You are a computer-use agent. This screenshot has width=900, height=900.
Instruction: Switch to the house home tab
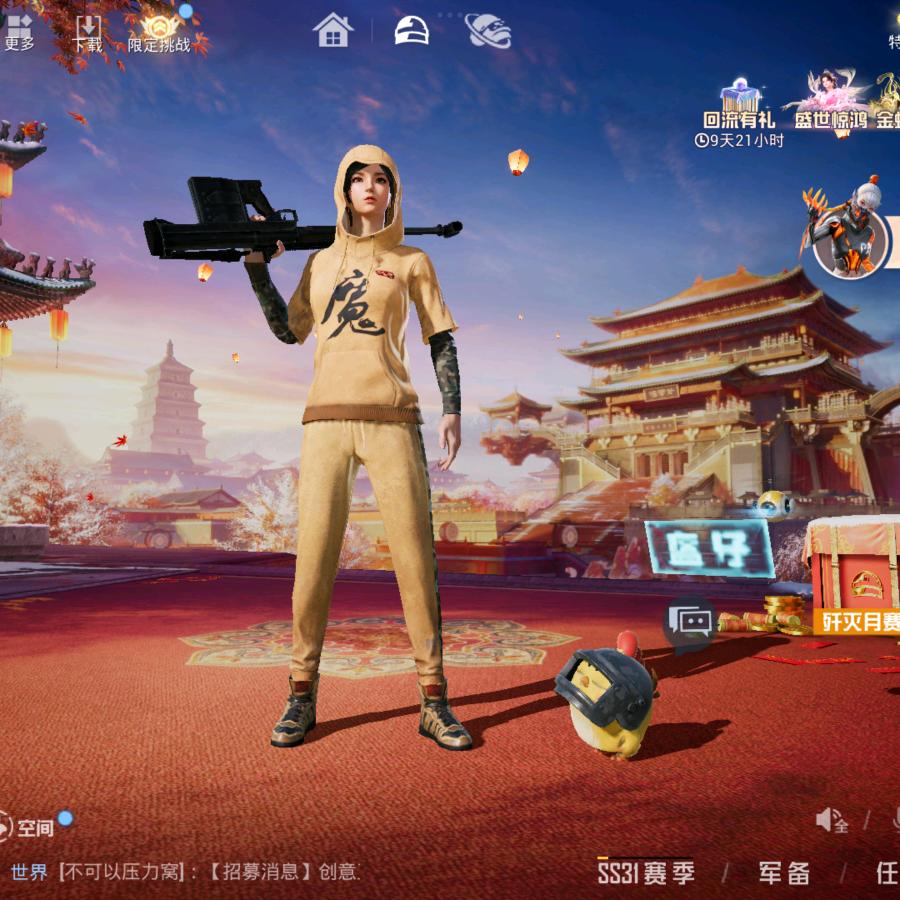click(333, 30)
